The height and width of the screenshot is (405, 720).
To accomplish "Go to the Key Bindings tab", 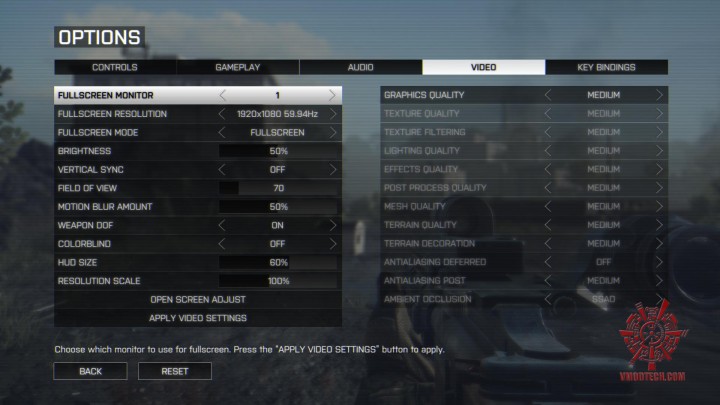I will tap(606, 67).
